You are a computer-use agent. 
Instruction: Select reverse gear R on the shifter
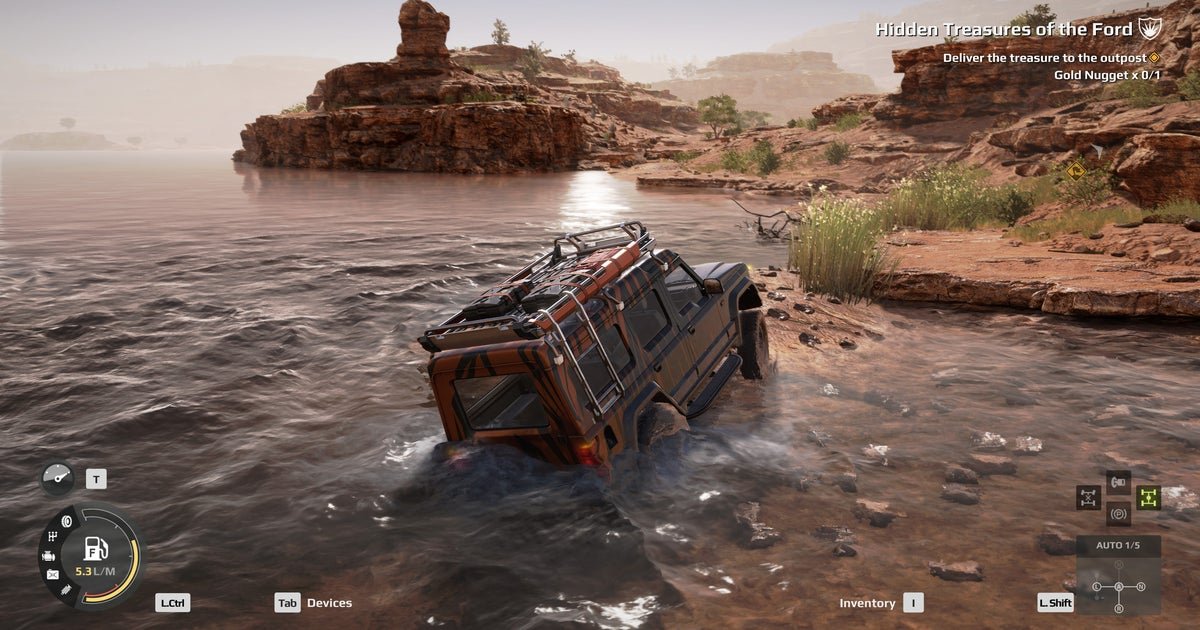(x=1119, y=607)
